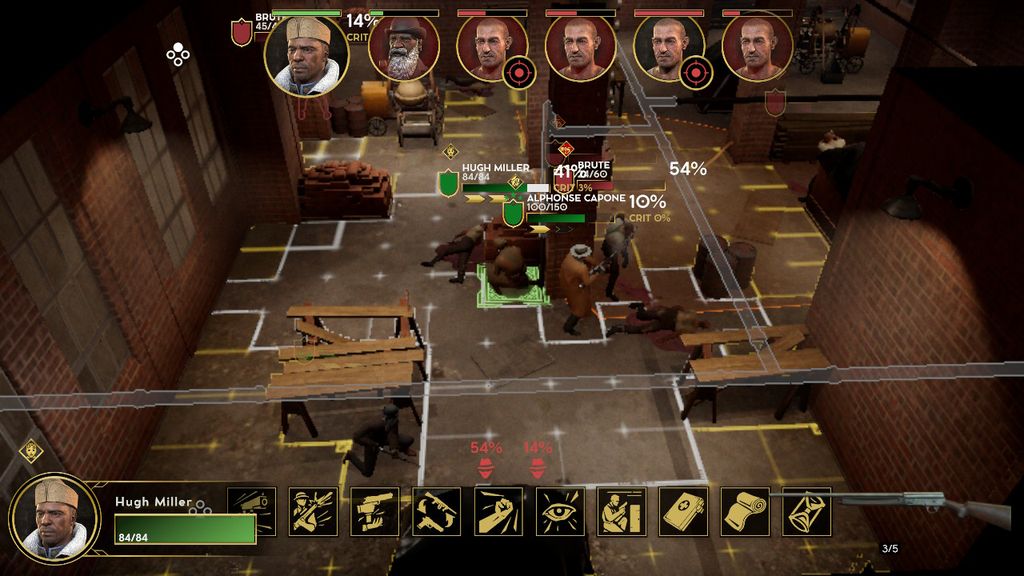Select the medical kit heal ability
The width and height of the screenshot is (1024, 576).
pyautogui.click(x=684, y=511)
